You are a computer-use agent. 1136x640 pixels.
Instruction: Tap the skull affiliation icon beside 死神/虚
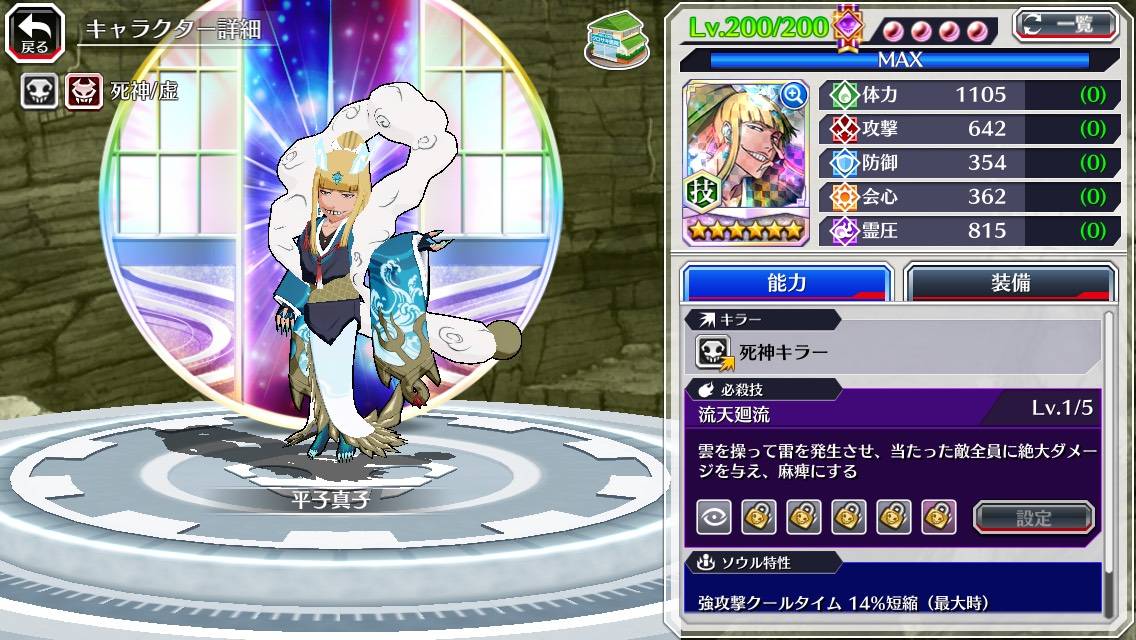tap(39, 92)
